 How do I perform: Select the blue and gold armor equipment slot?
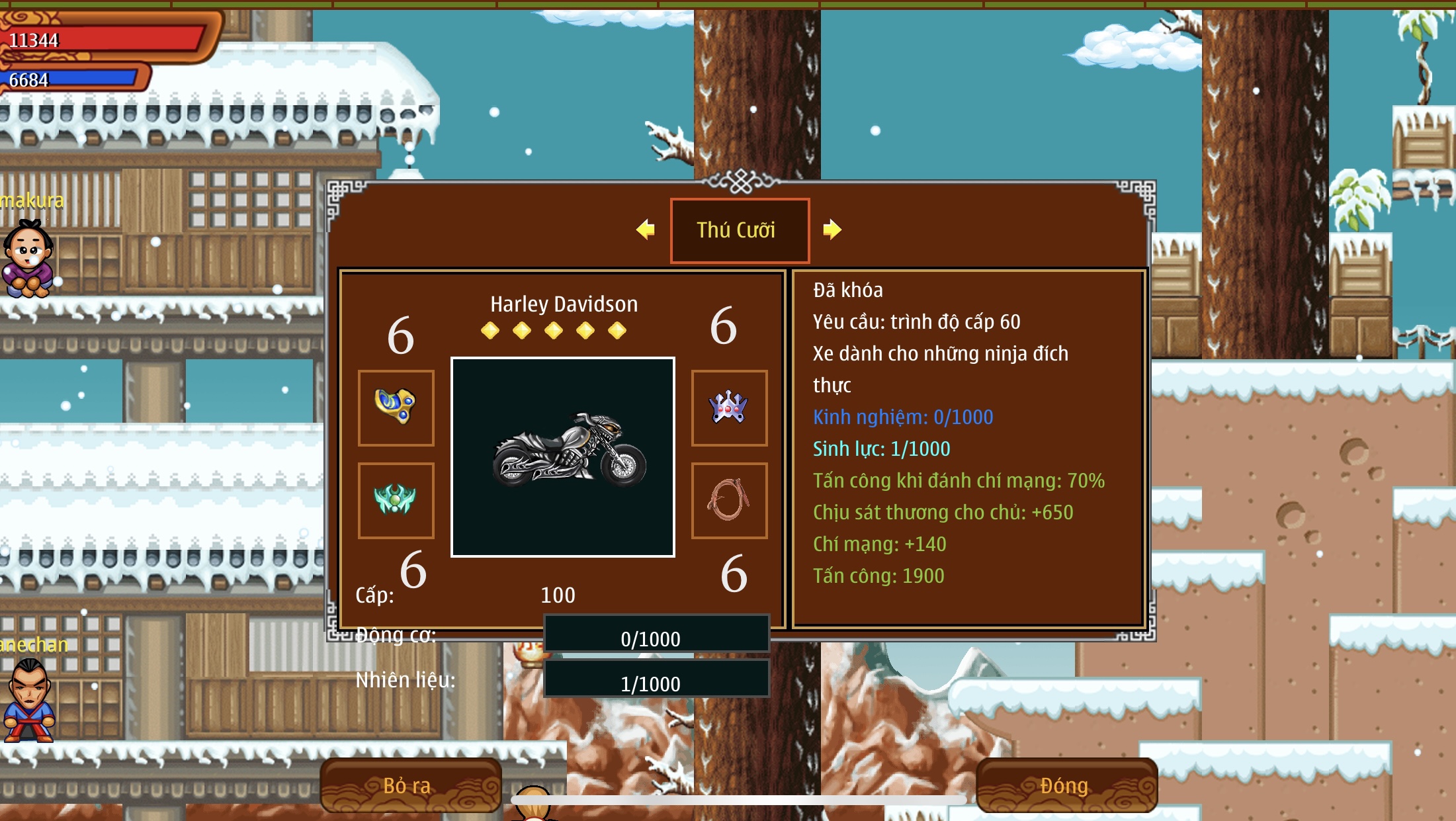(396, 408)
